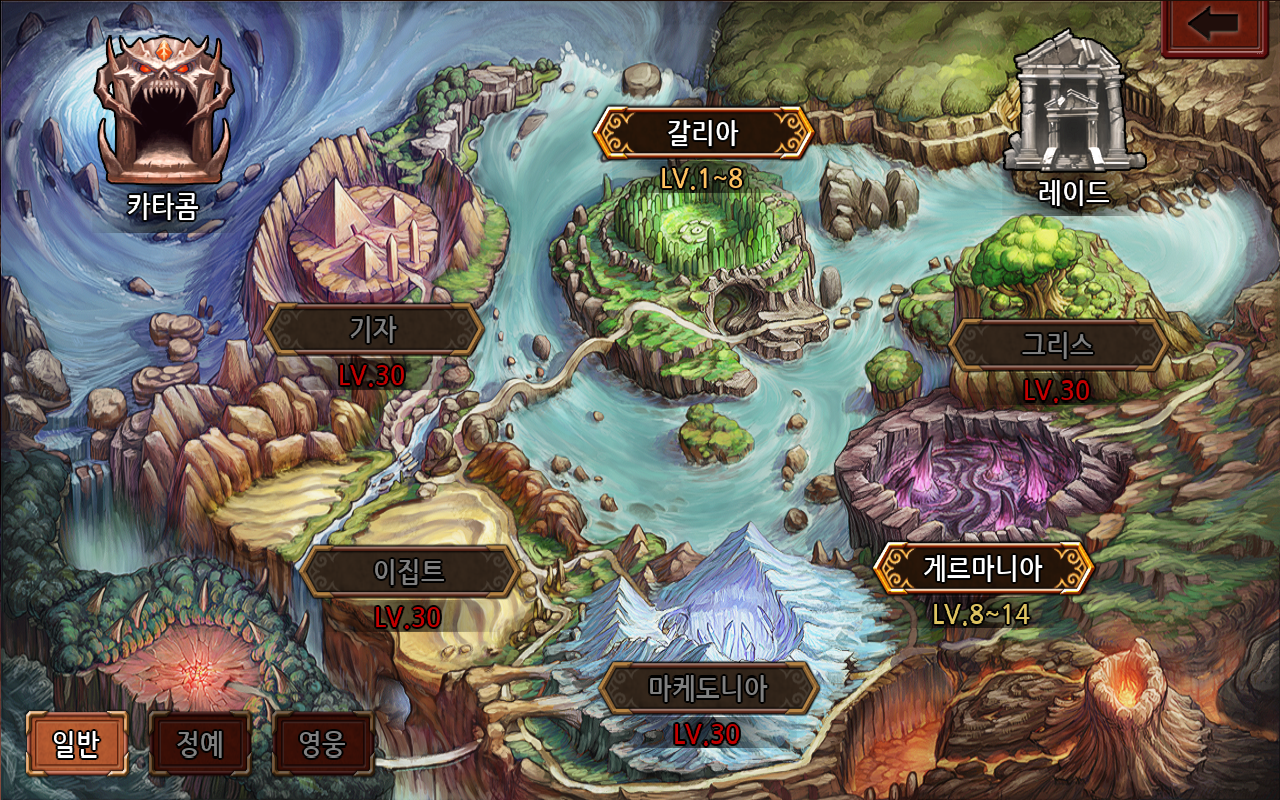
Task: Switch to 일반 difficulty tab
Action: coord(76,743)
